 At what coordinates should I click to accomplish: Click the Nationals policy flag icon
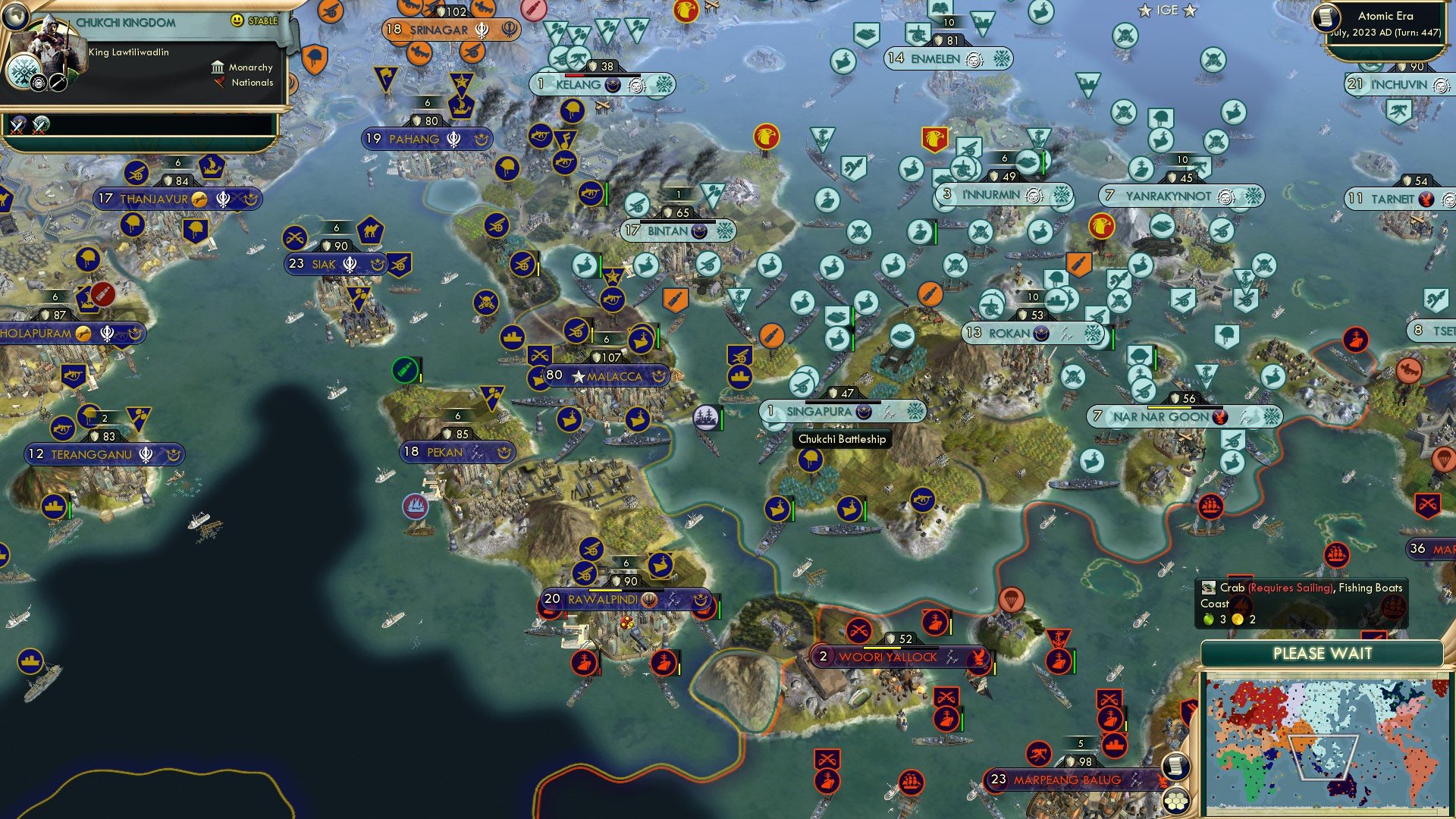219,82
